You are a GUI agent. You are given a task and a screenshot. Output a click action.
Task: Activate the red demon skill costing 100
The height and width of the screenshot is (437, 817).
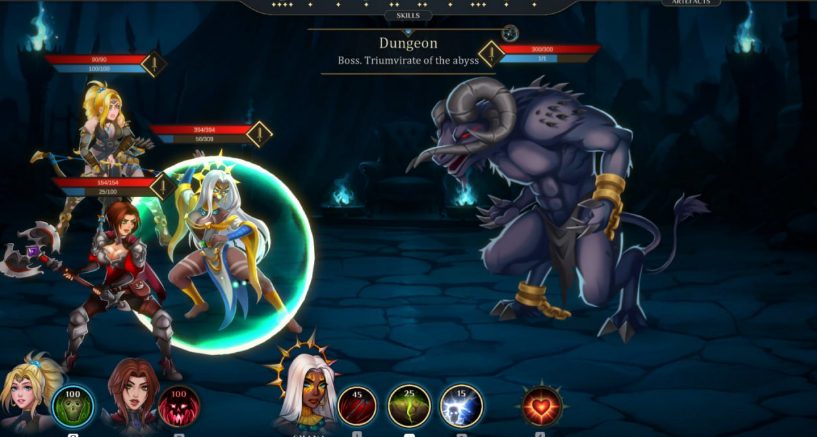click(x=179, y=408)
